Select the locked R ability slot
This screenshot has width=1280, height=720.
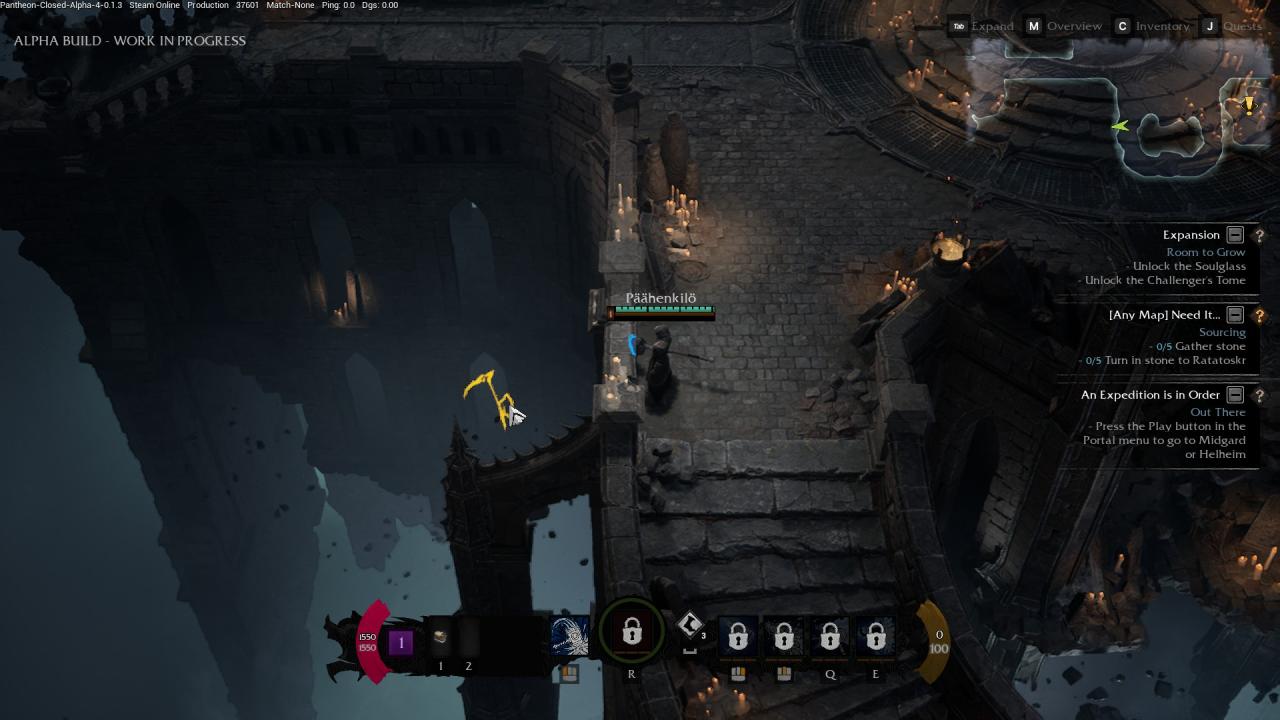point(631,633)
